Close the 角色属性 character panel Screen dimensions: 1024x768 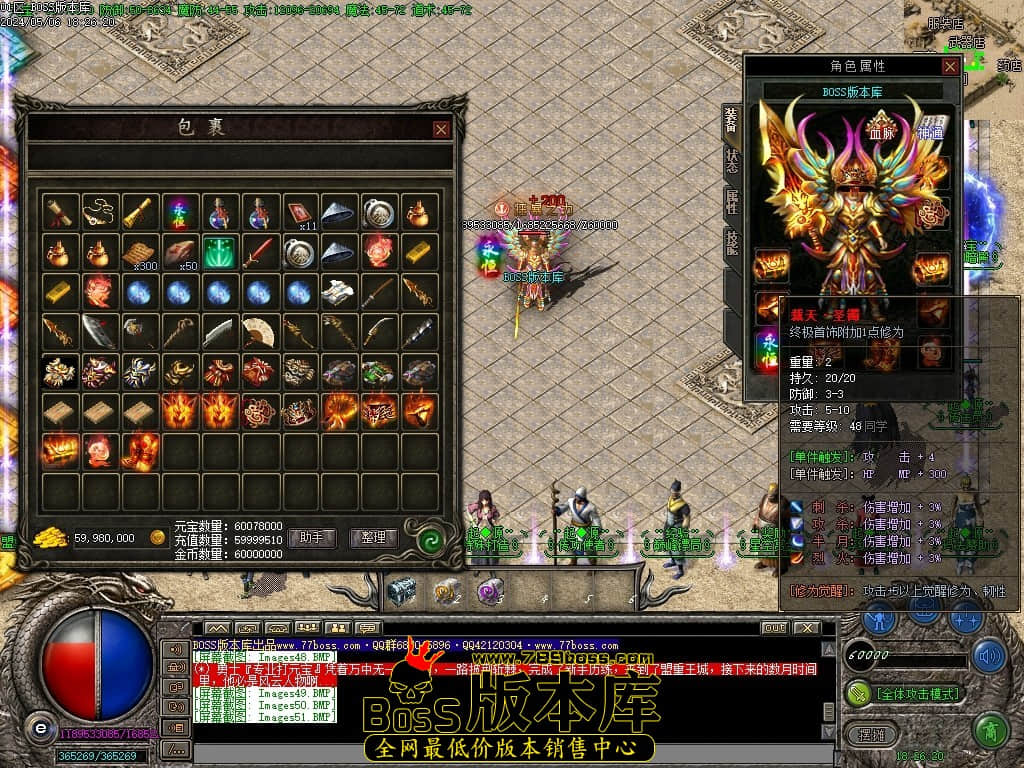coord(950,66)
